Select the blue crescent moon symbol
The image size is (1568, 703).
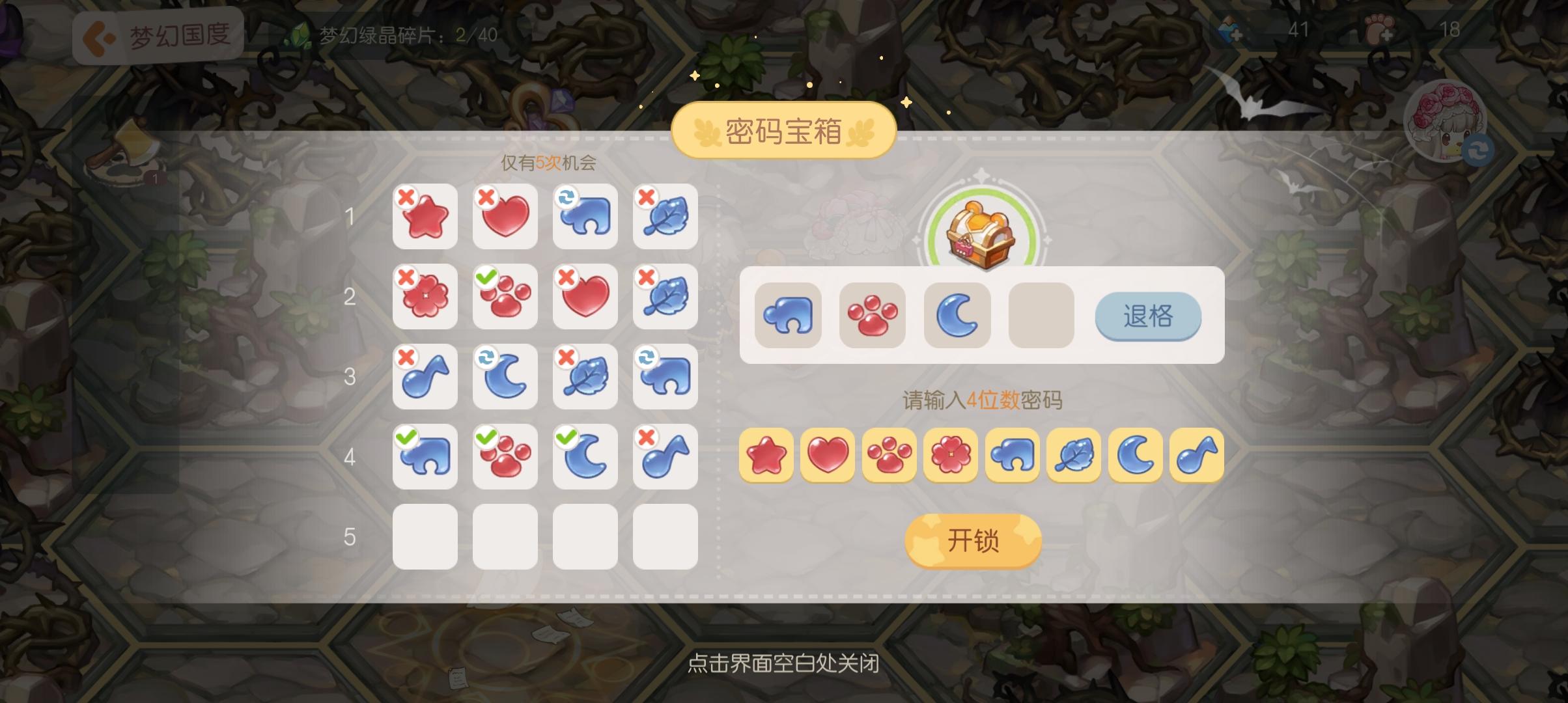tap(1134, 456)
